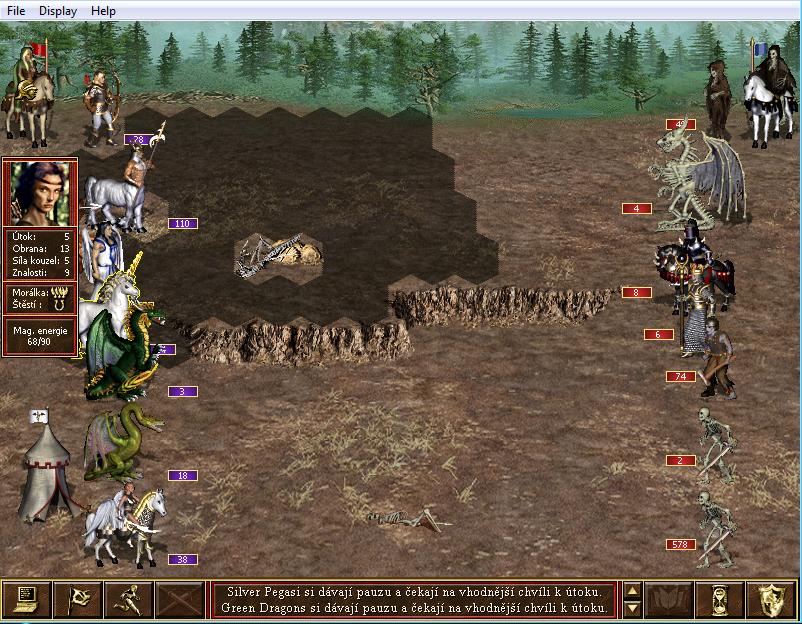Open combat options with the computer icon

tap(27, 599)
